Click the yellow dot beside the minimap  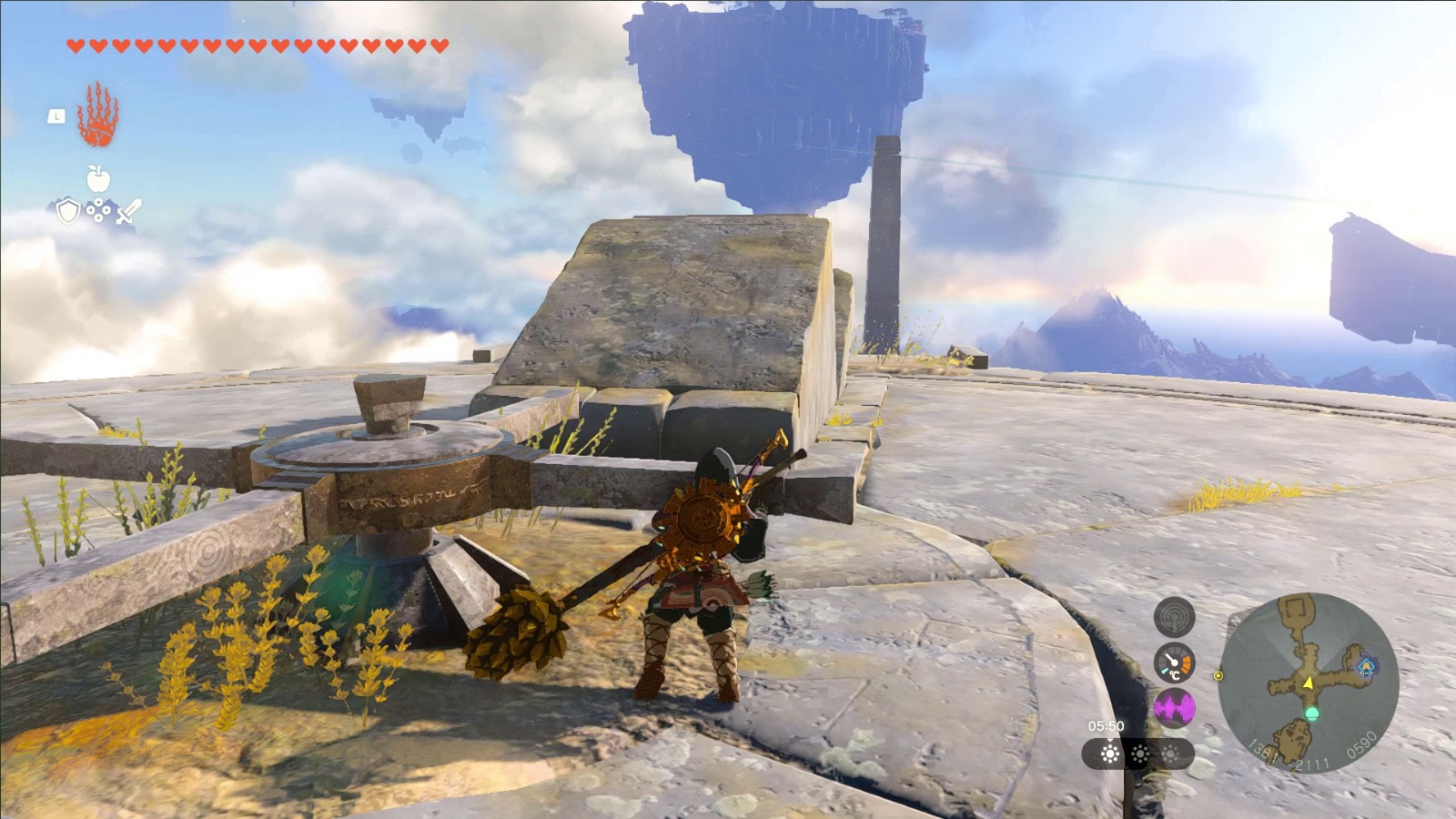(1218, 676)
